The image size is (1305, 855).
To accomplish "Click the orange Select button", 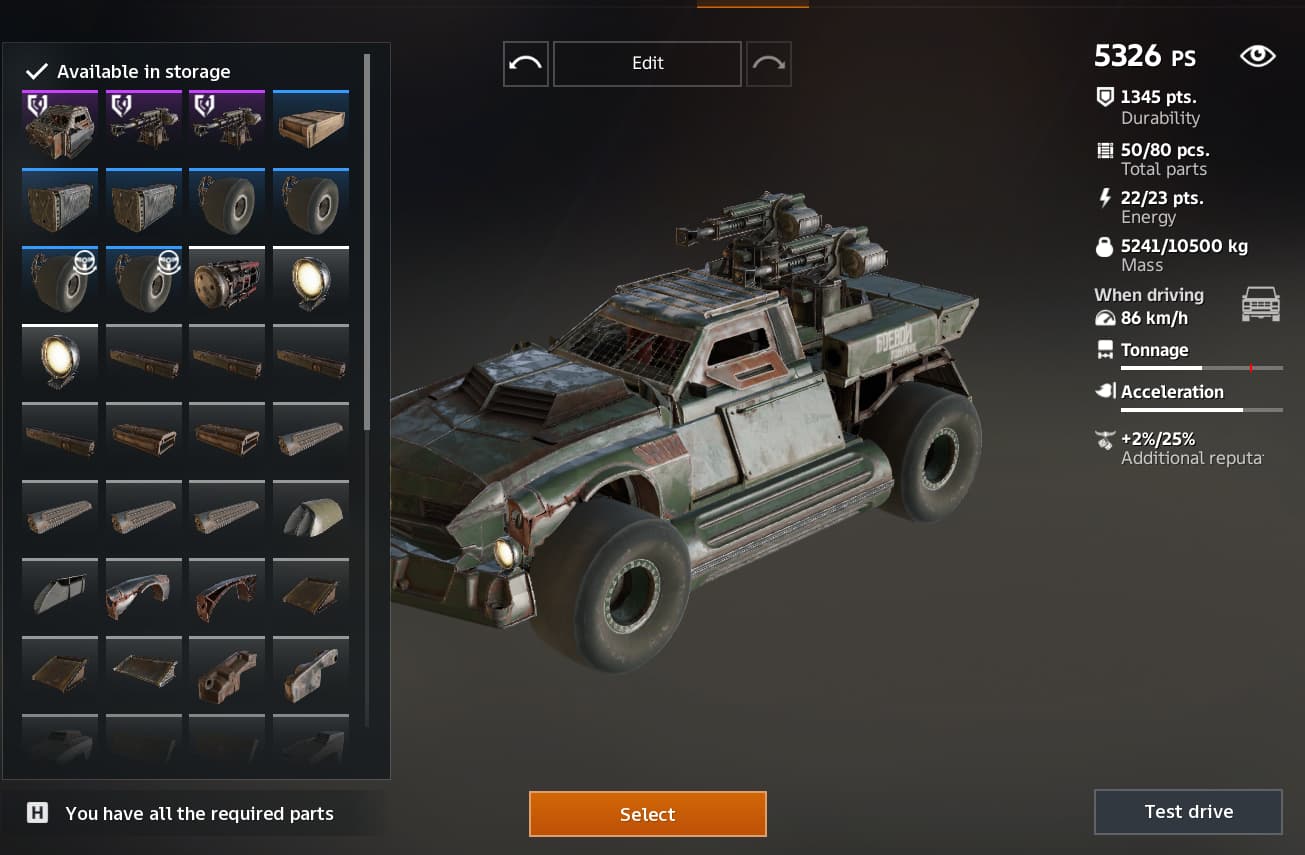I will point(647,814).
